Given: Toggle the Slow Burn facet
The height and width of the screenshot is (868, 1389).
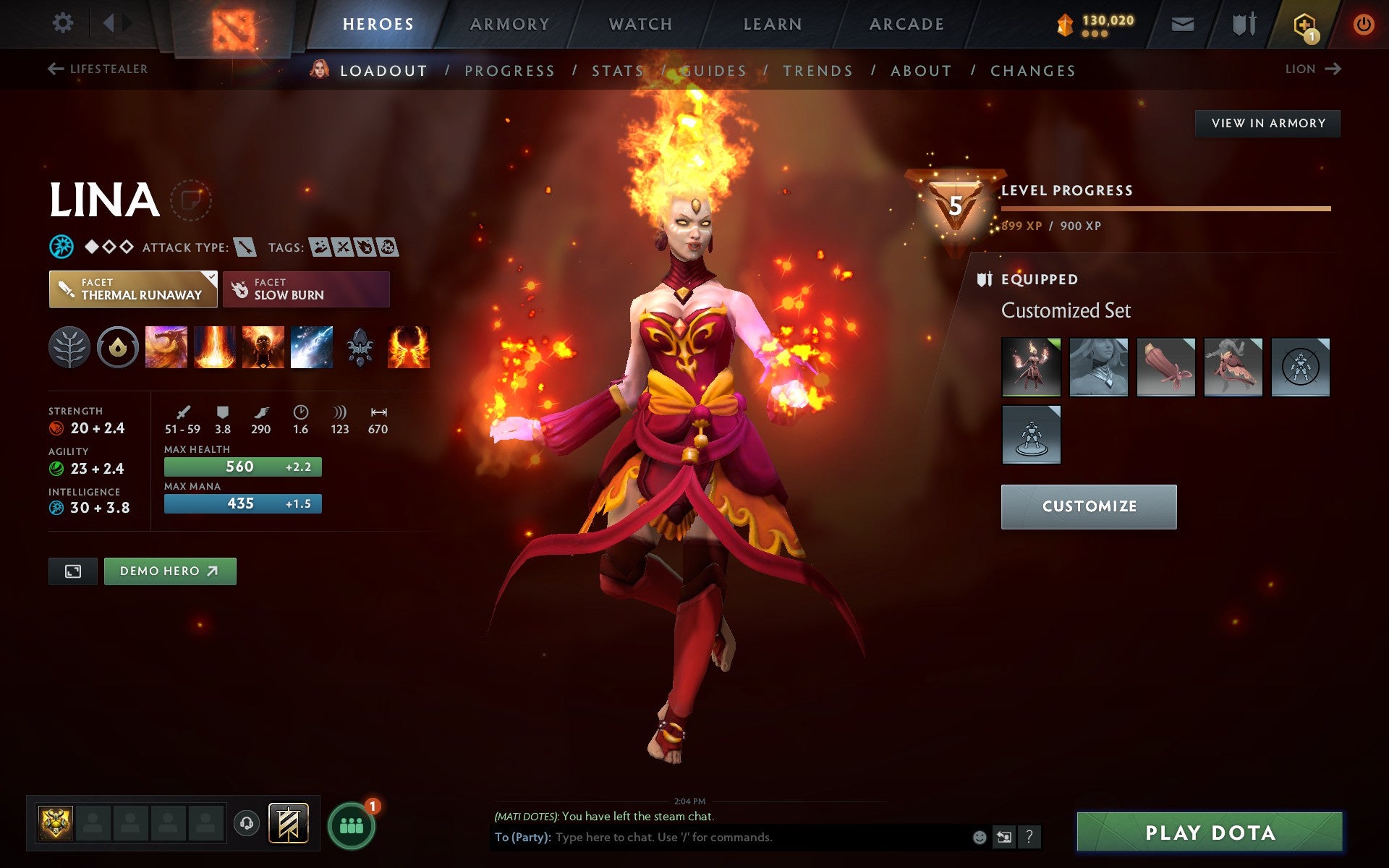Looking at the screenshot, I should [x=305, y=289].
